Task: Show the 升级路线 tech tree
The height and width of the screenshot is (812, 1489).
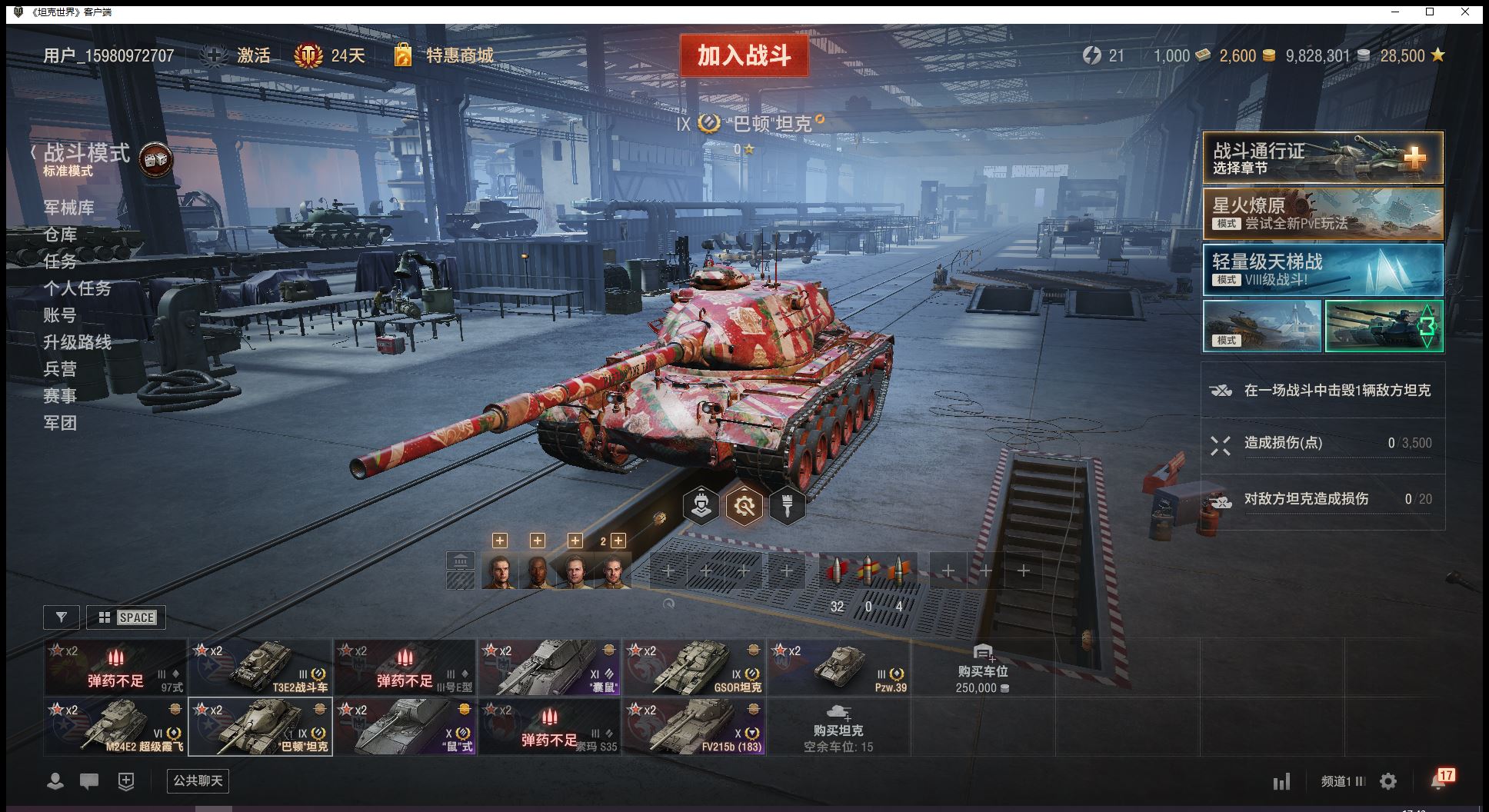Action: click(78, 342)
